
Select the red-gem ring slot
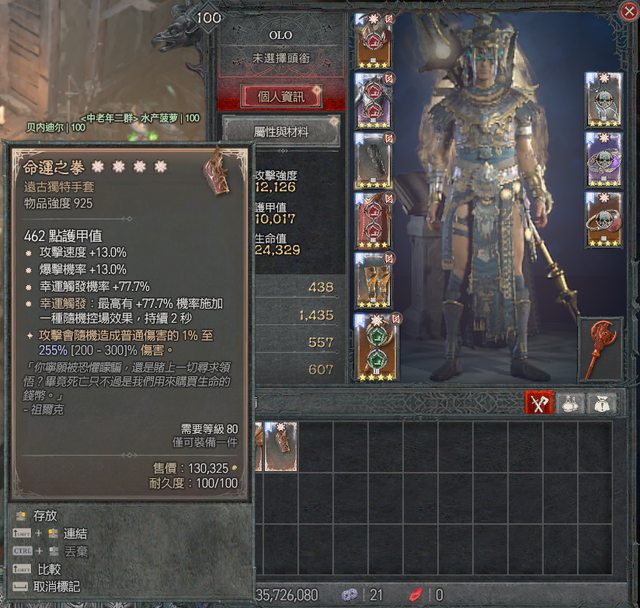click(x=604, y=219)
